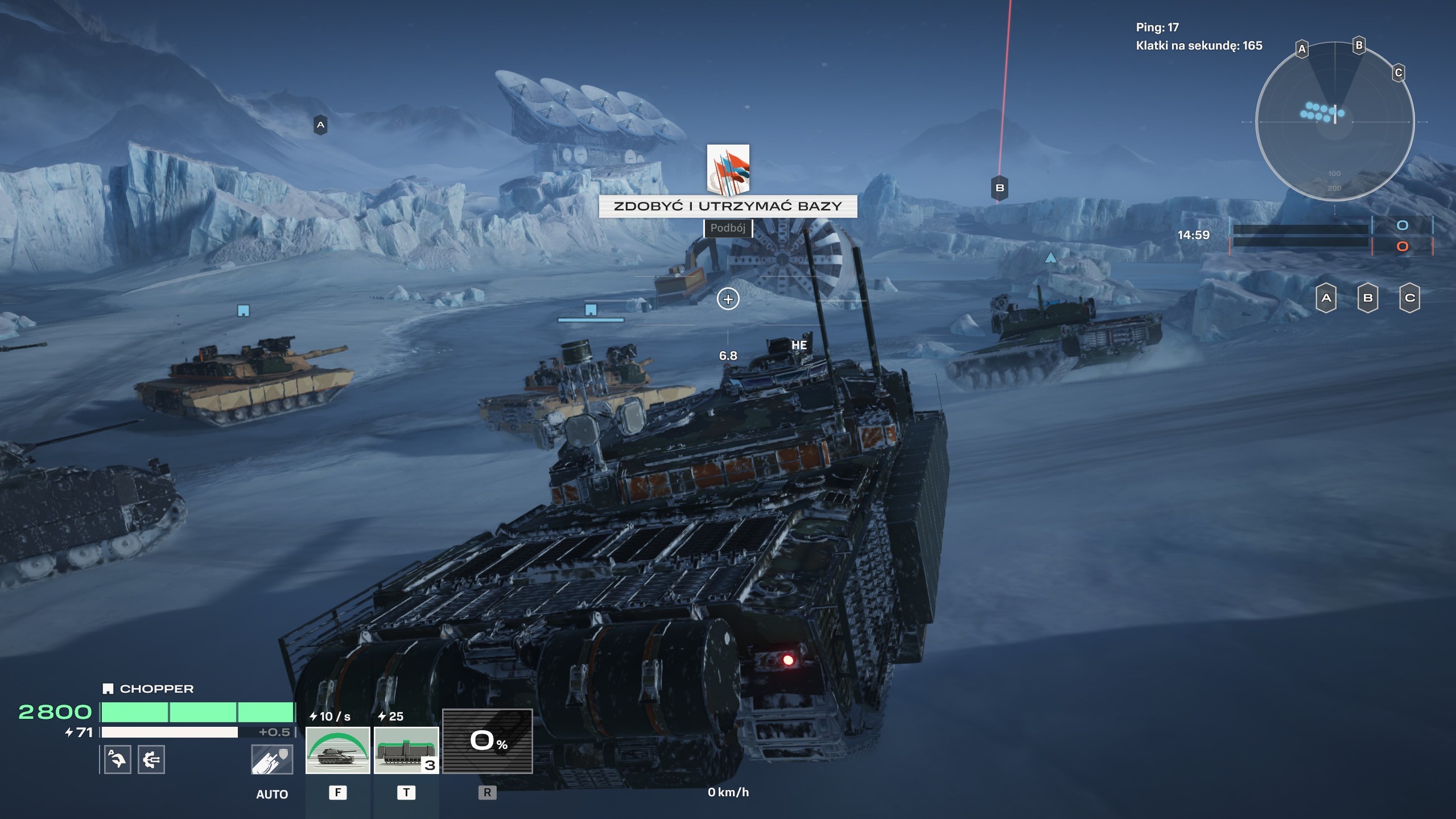Open the circular radar minimap

(x=1334, y=122)
